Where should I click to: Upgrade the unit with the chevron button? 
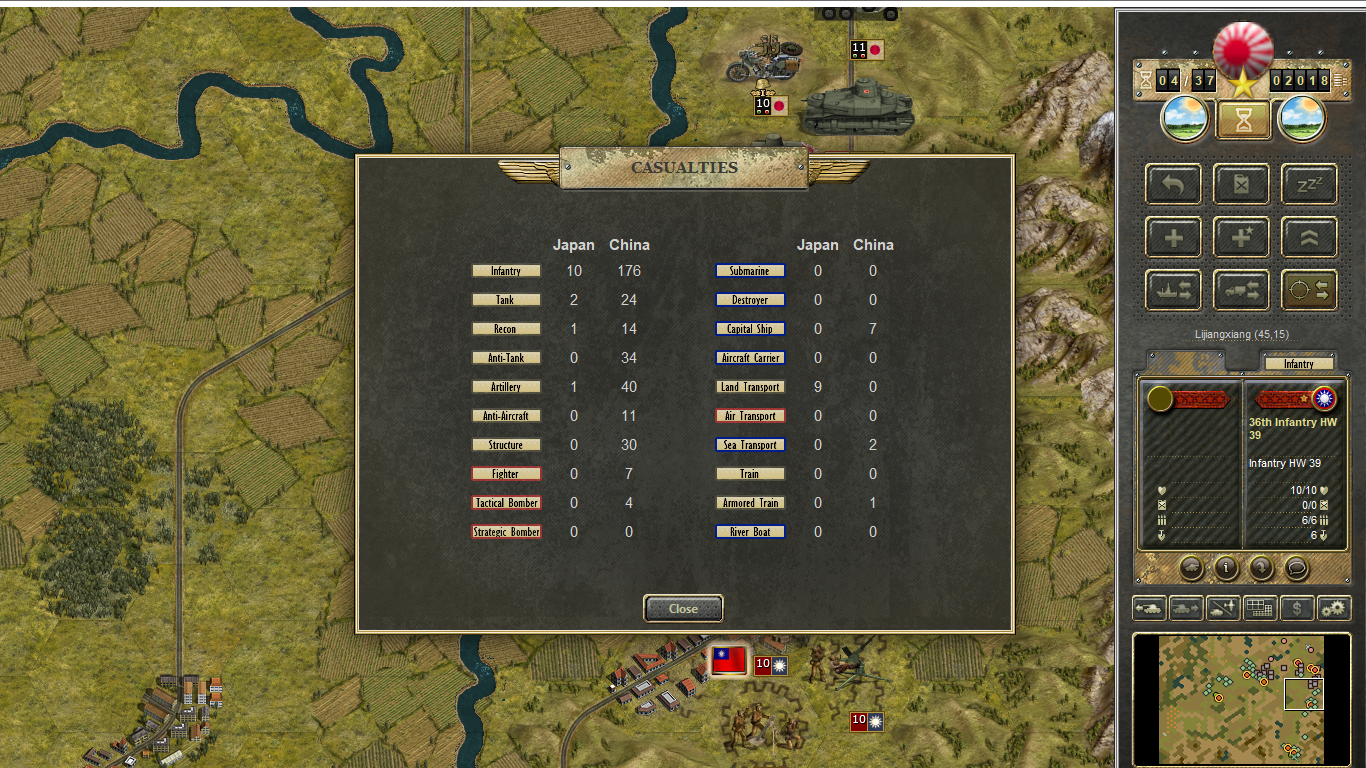pyautogui.click(x=1309, y=238)
